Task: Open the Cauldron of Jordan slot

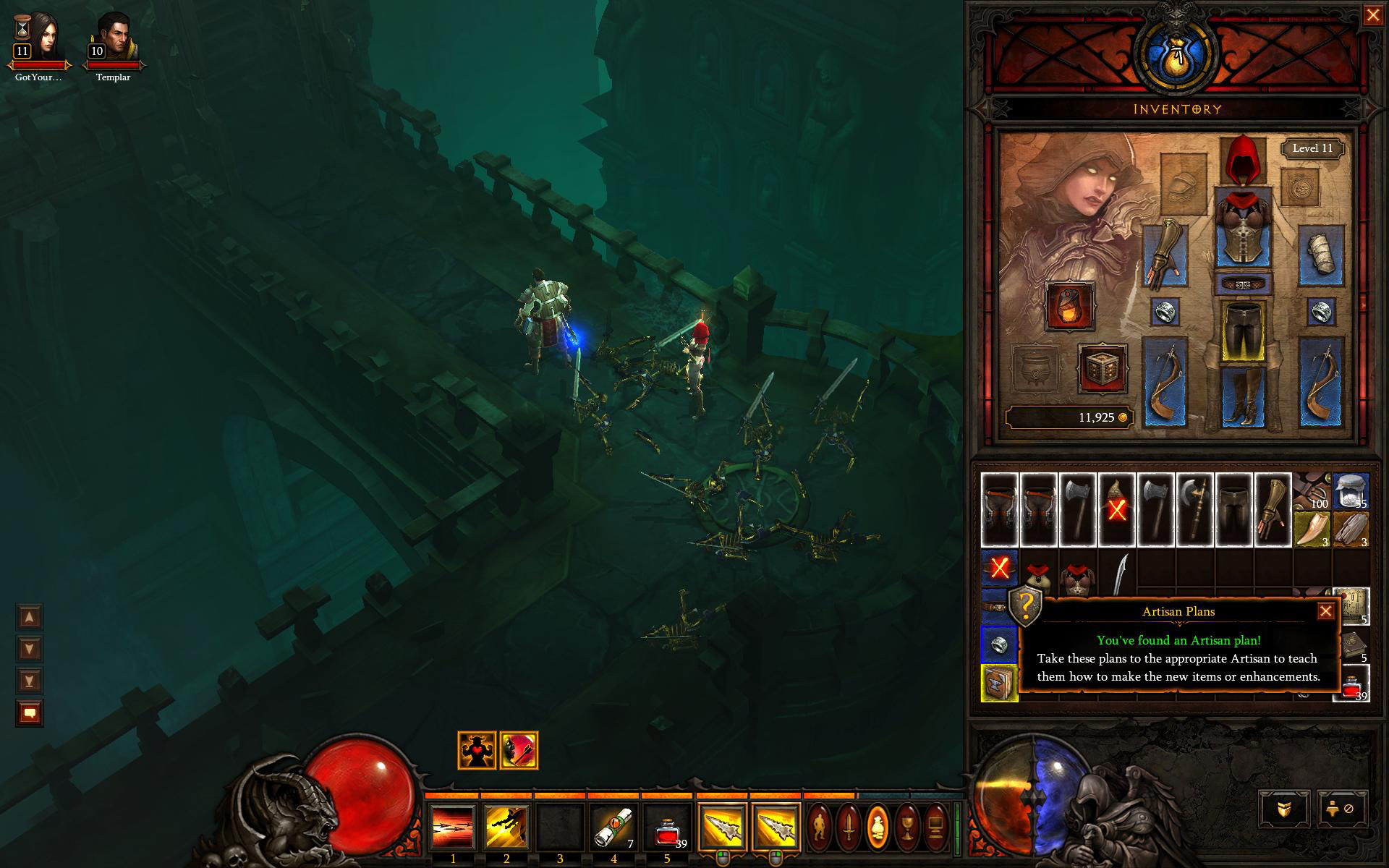Action: point(1035,369)
